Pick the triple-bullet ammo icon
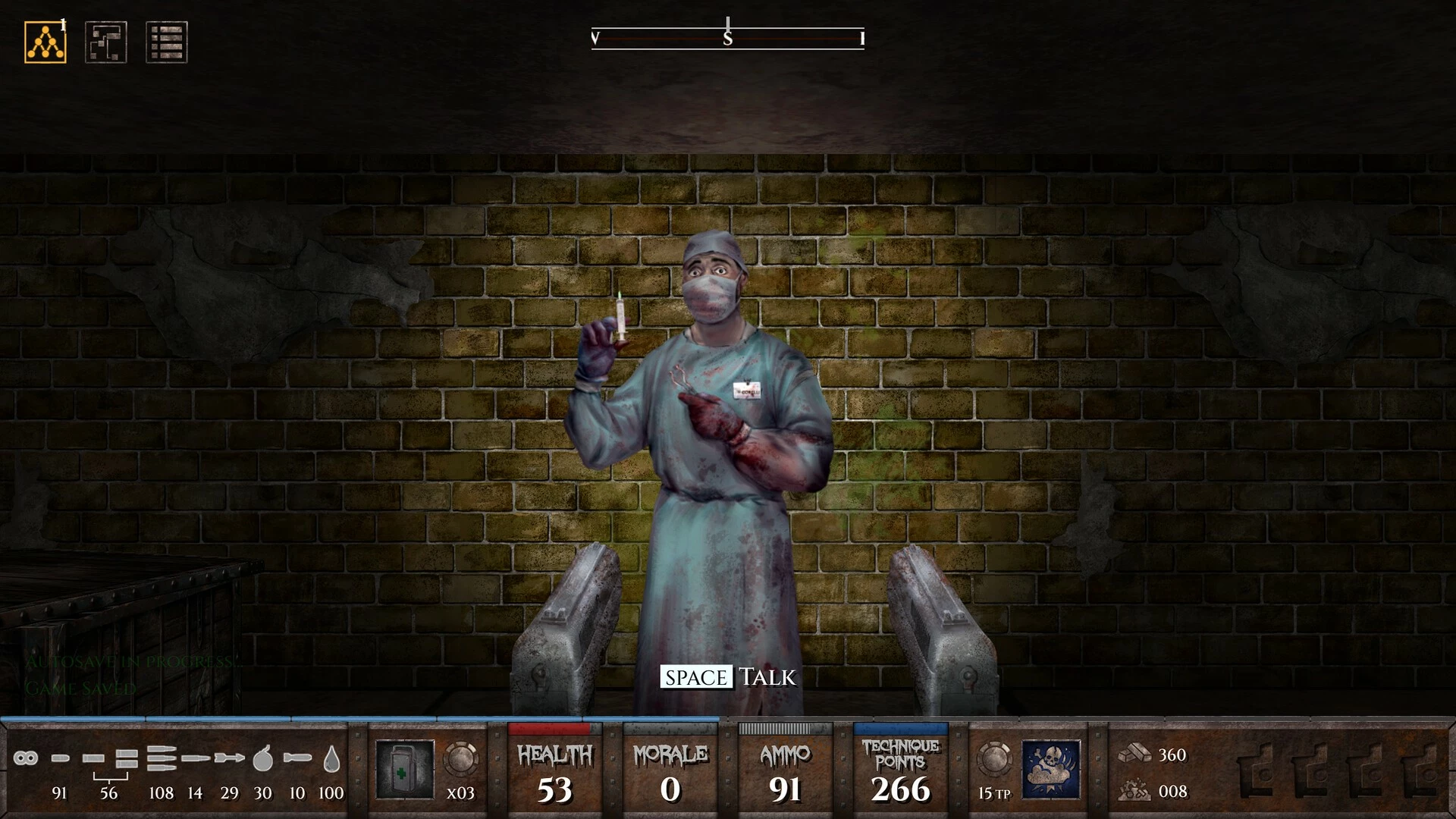1456x819 pixels. click(x=161, y=758)
